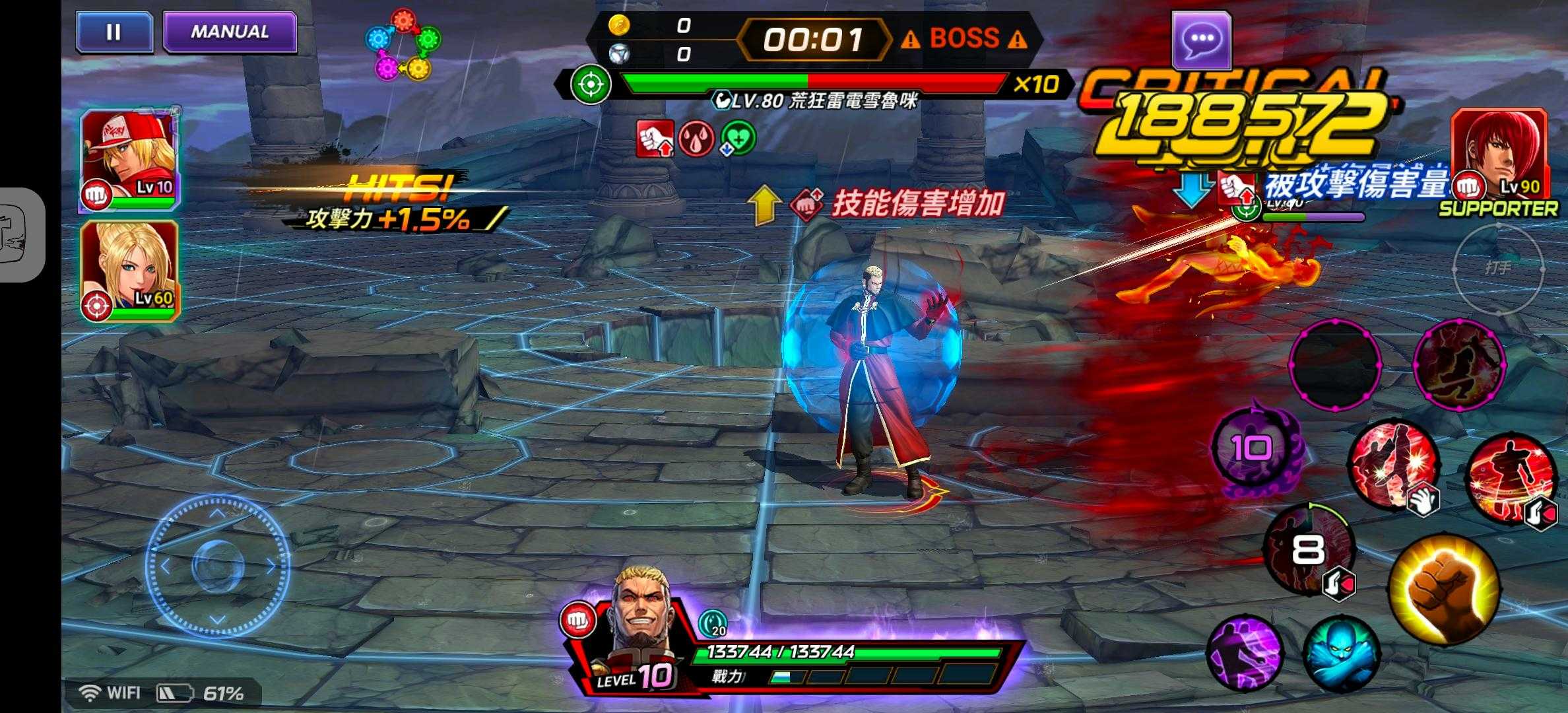
Task: Activate the red kick skill with hand badge
Action: coord(1392,465)
